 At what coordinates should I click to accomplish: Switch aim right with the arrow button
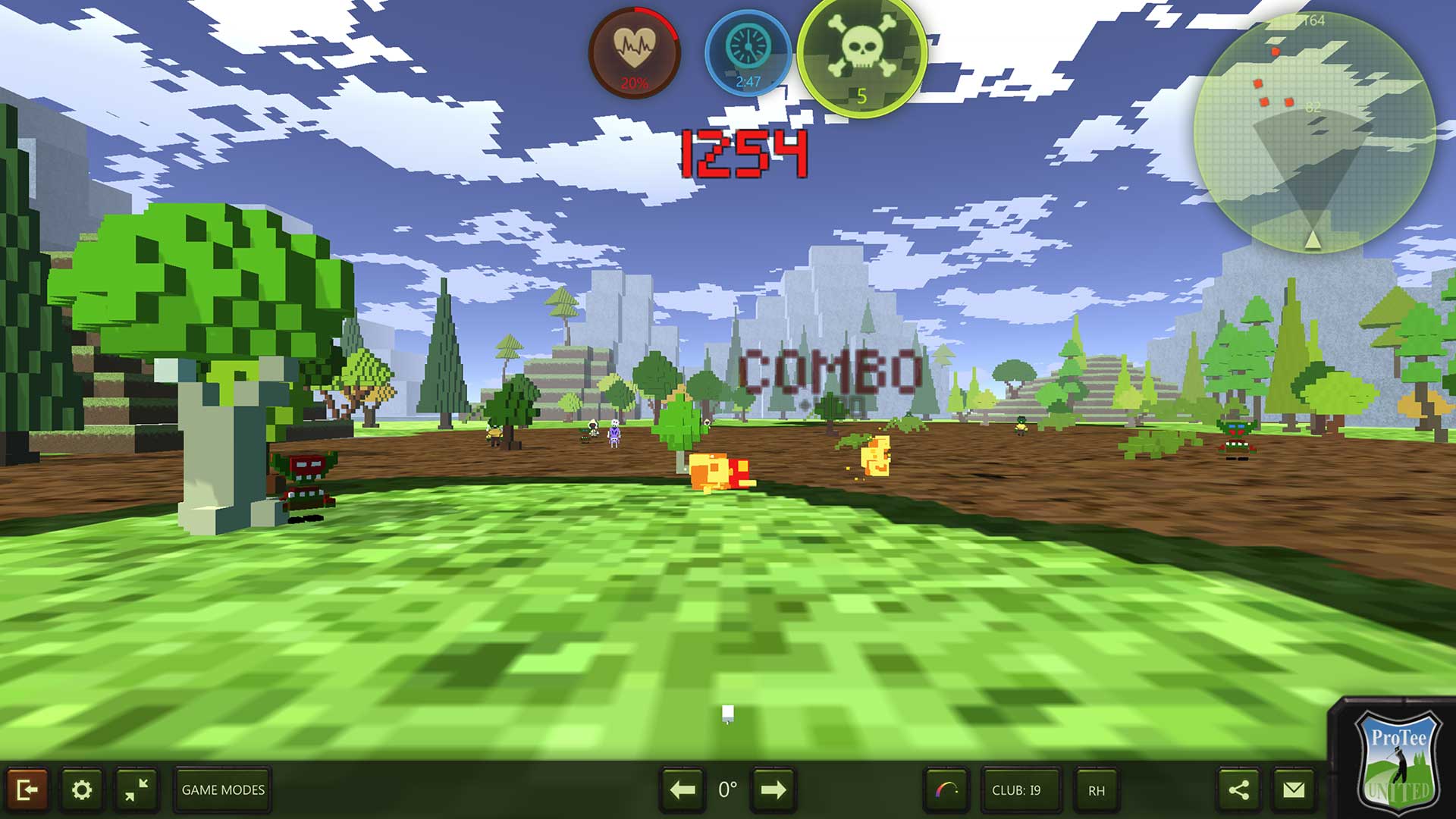click(772, 789)
